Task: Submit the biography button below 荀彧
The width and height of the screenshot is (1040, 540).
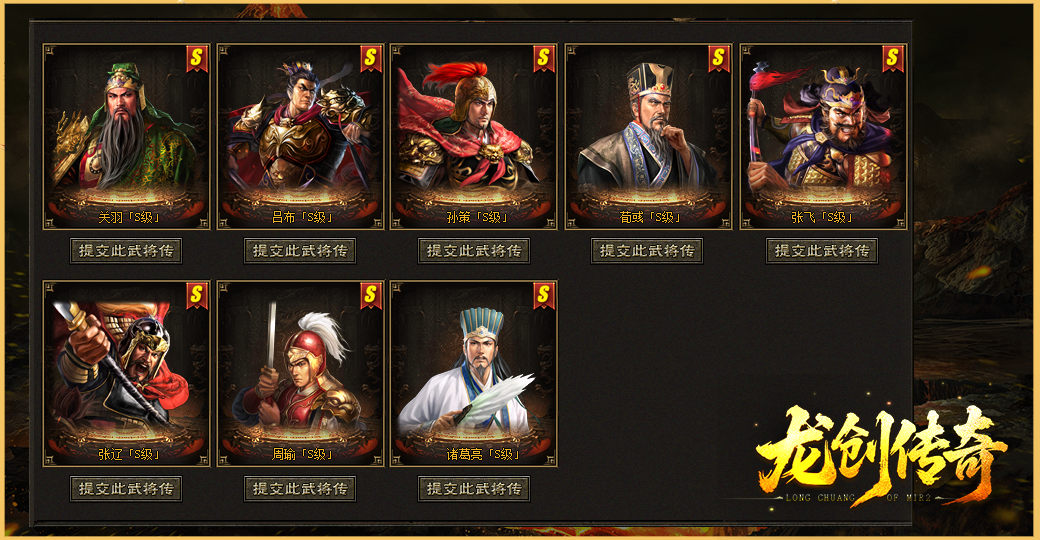Action: click(x=648, y=251)
